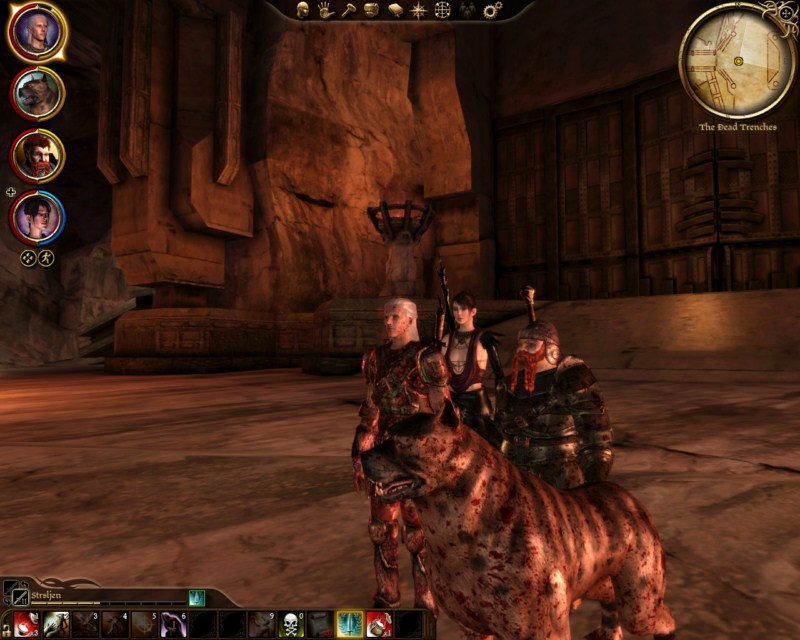Activate the purple-glow ability in quickbar slot 6

[x=174, y=624]
